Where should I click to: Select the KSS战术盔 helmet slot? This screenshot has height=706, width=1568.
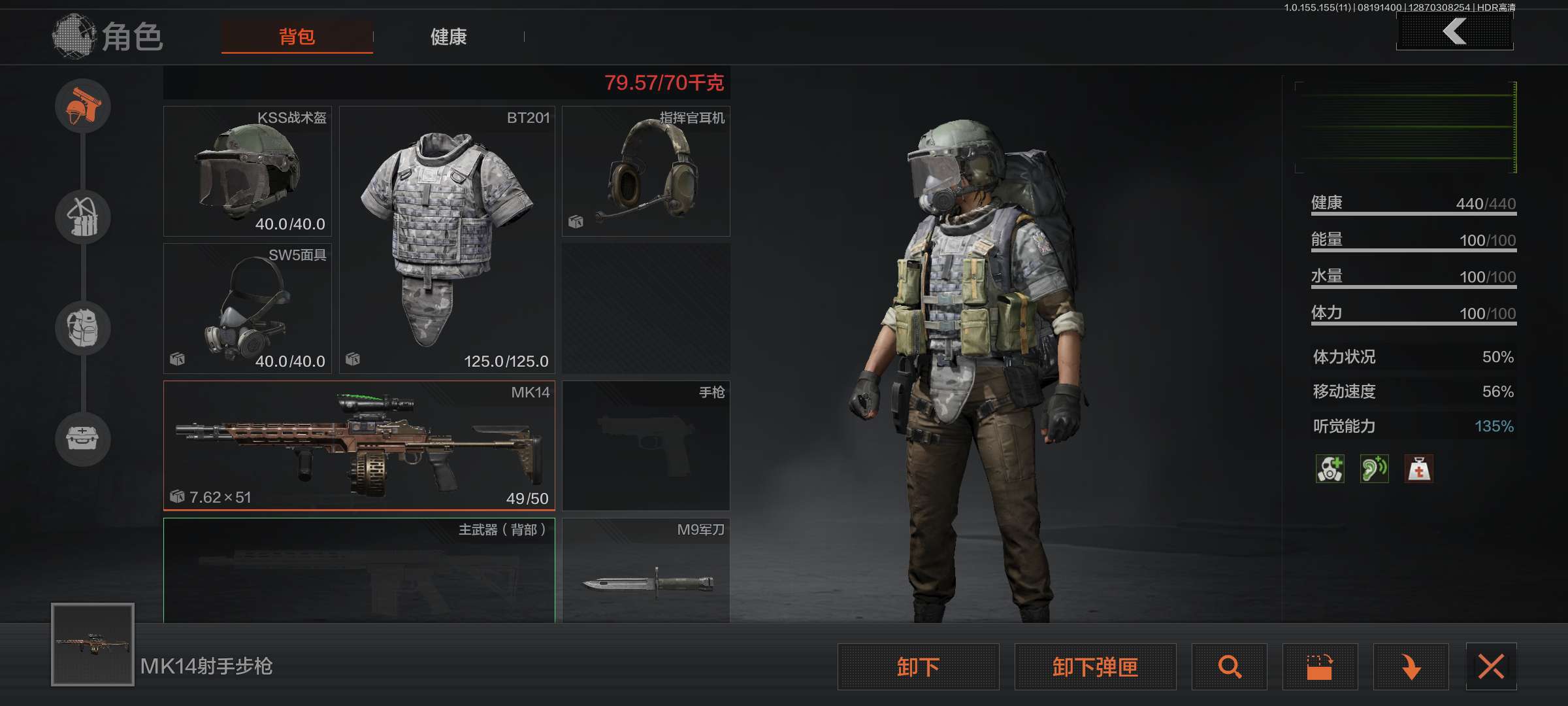(248, 171)
